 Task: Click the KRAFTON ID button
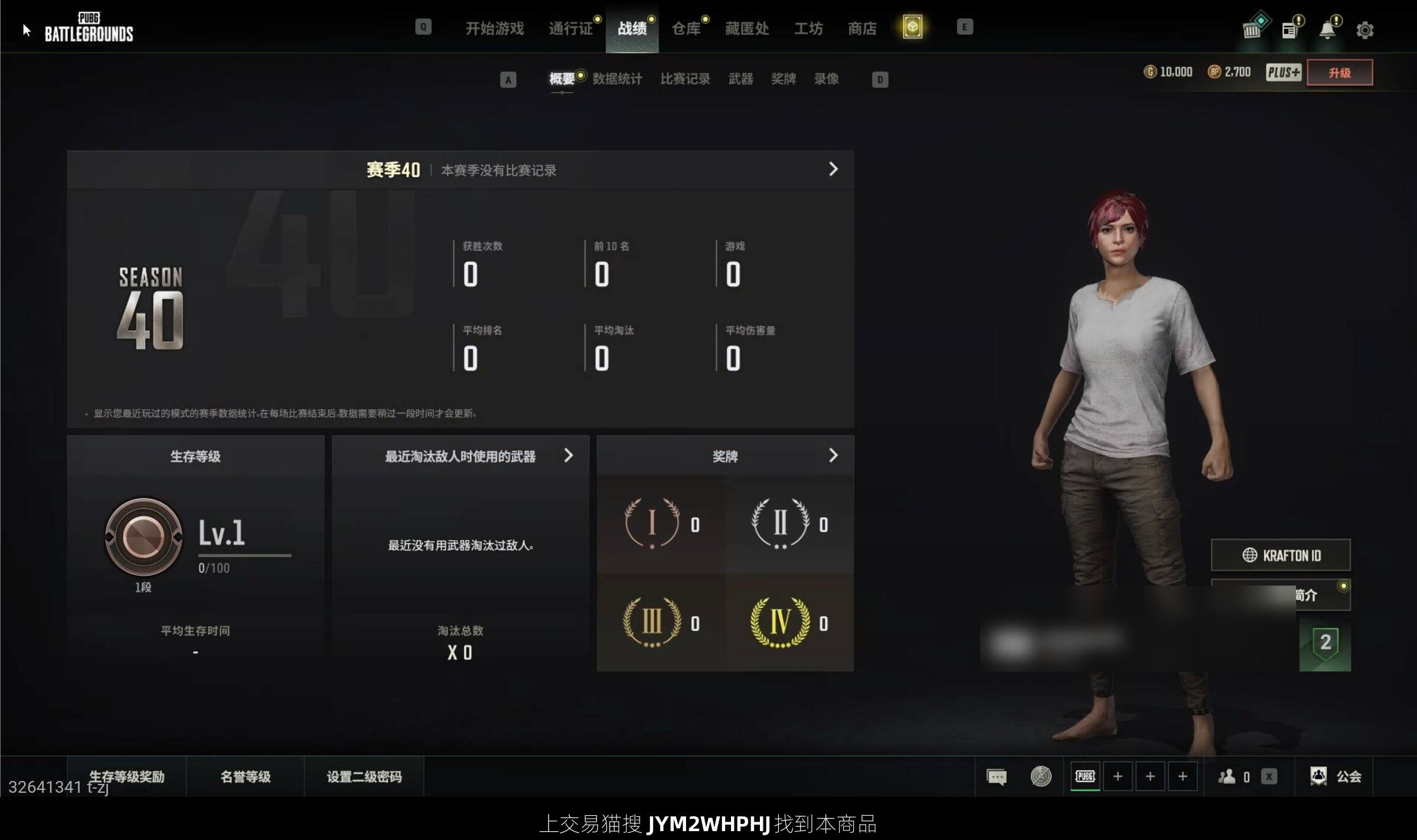(1281, 555)
